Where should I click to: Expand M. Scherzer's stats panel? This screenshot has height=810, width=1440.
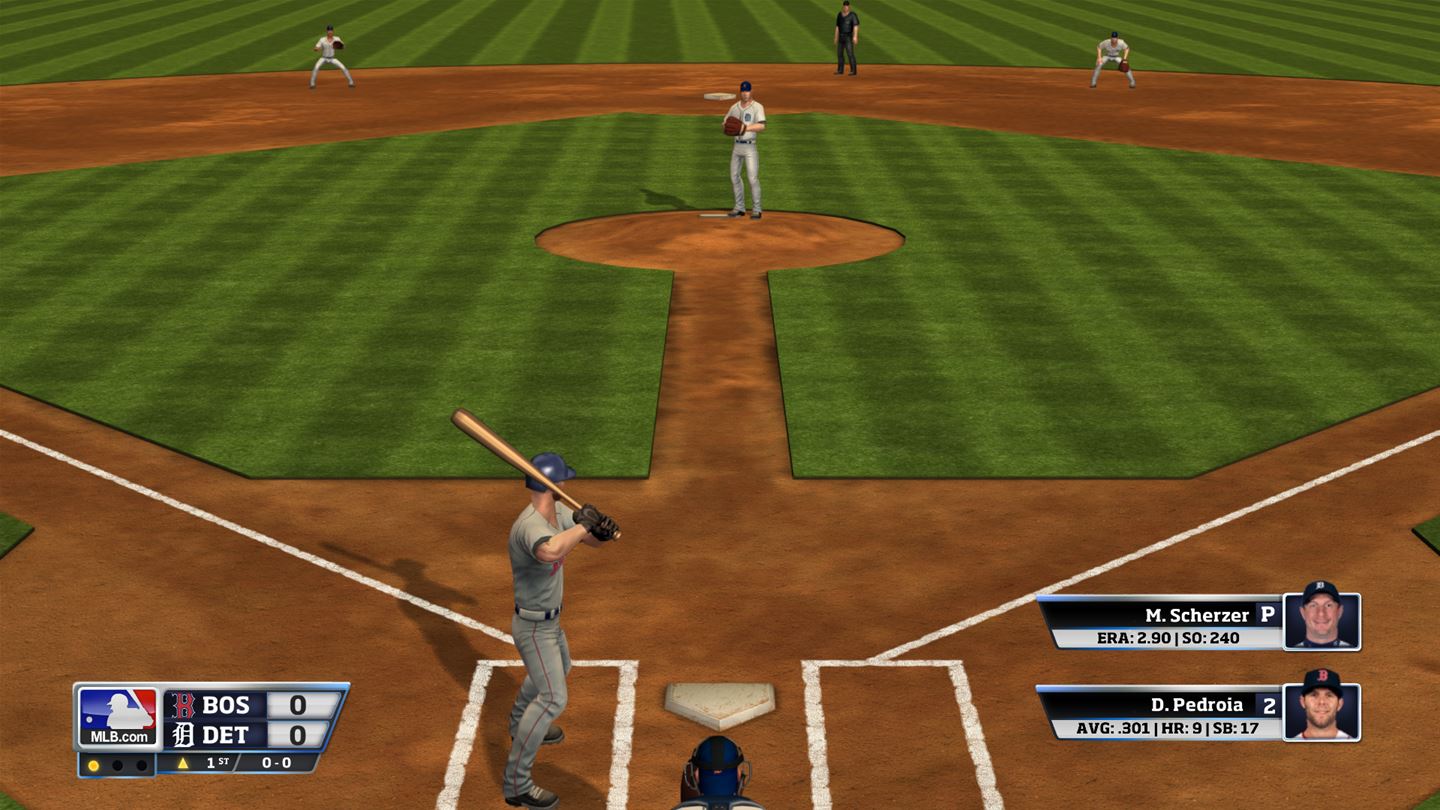[1168, 637]
